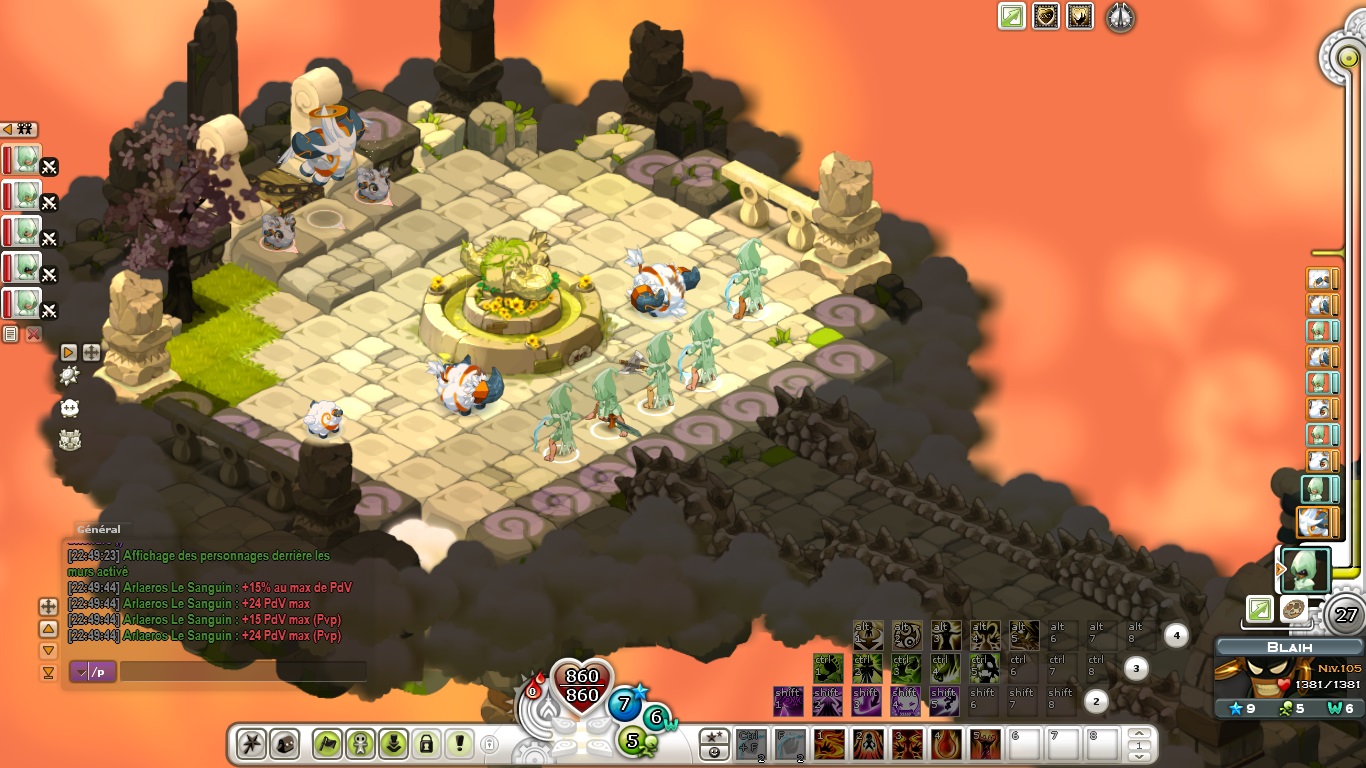Activate the spell in hotbar slot 5
1366x768 pixels.
(984, 744)
